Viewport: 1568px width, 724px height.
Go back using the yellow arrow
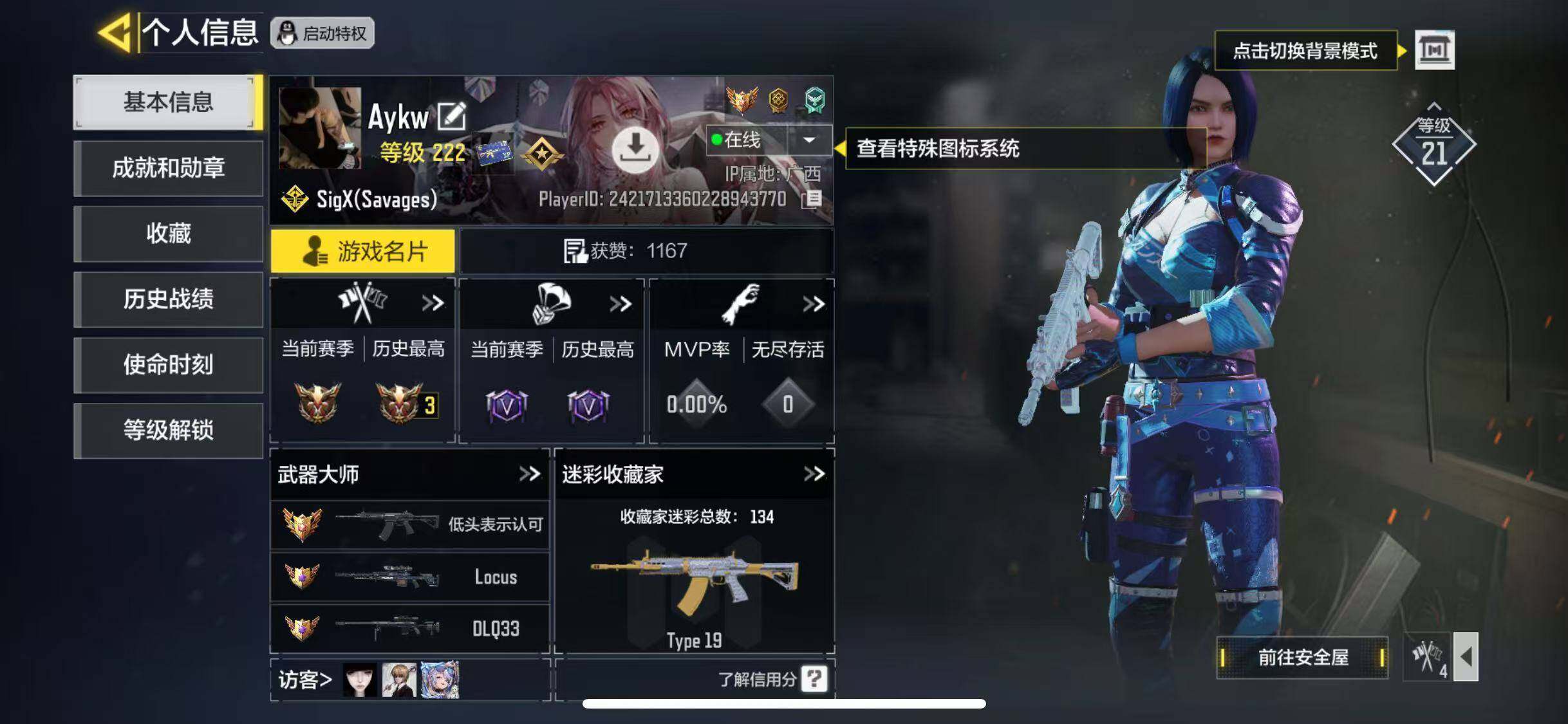pyautogui.click(x=115, y=32)
